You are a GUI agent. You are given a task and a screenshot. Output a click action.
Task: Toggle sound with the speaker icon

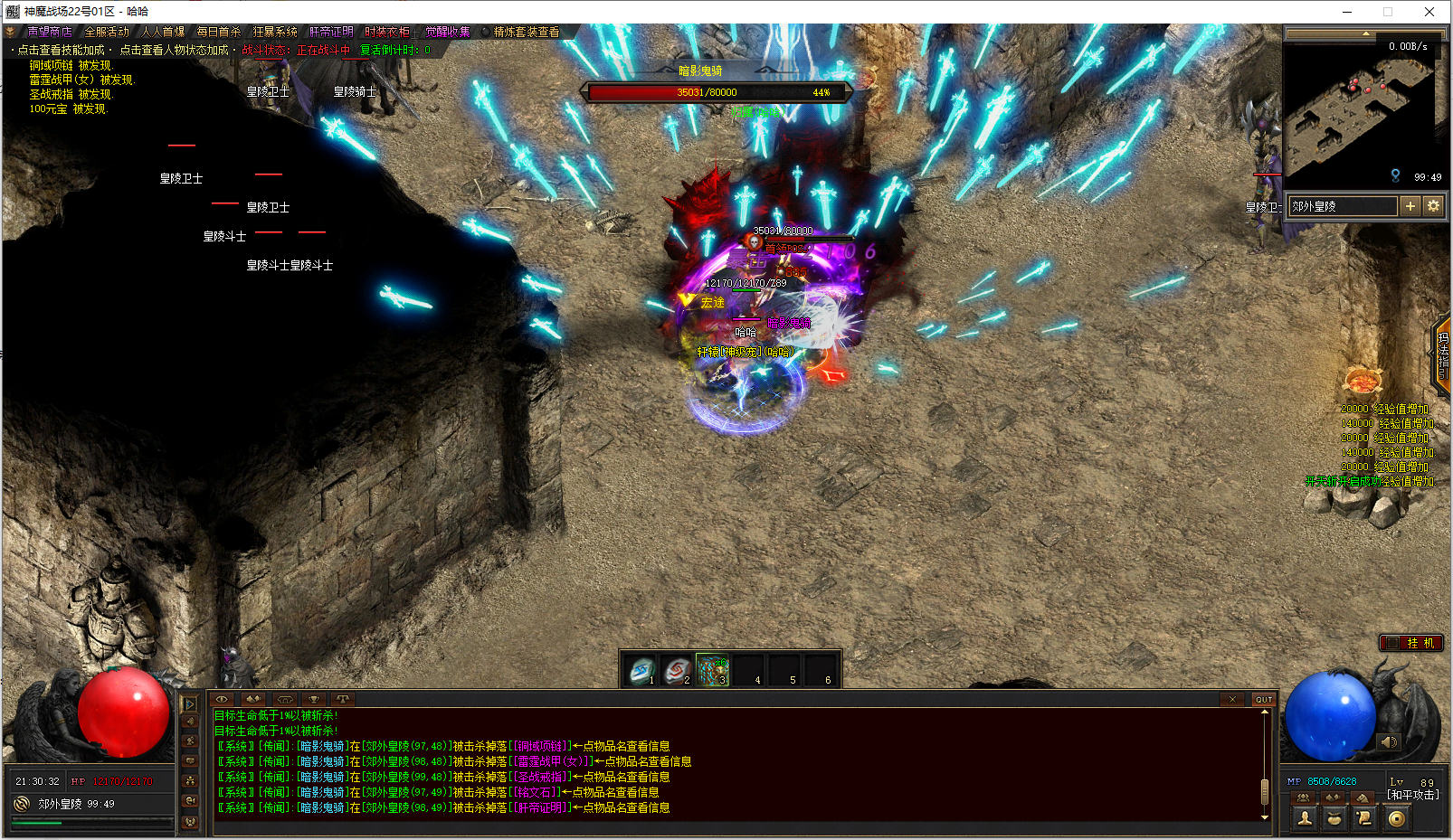coord(1389,742)
